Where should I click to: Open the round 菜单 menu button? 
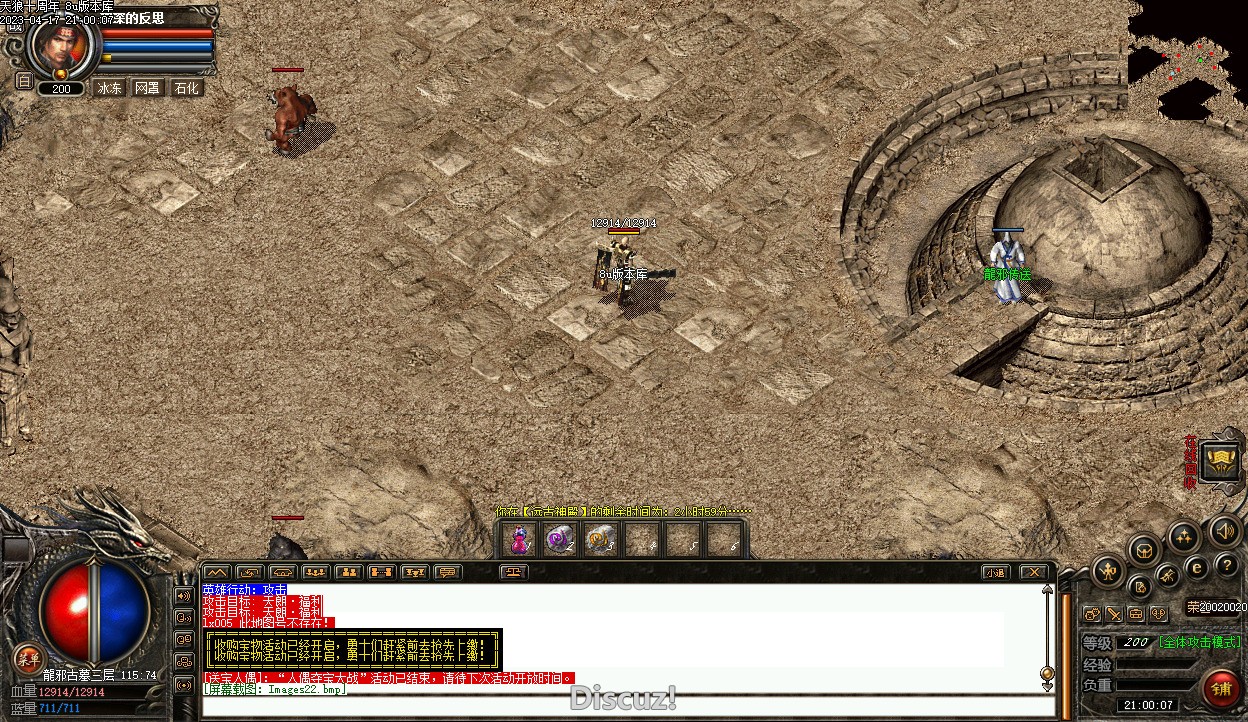click(x=27, y=657)
